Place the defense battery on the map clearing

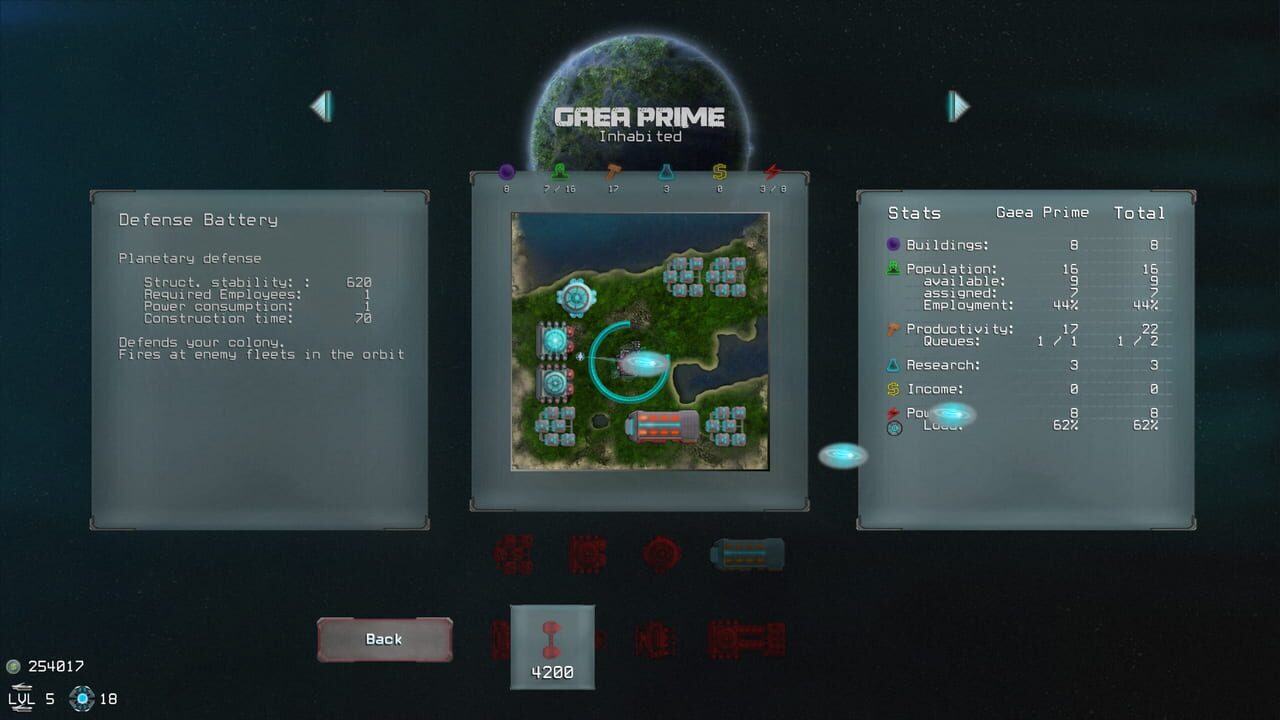coord(630,360)
